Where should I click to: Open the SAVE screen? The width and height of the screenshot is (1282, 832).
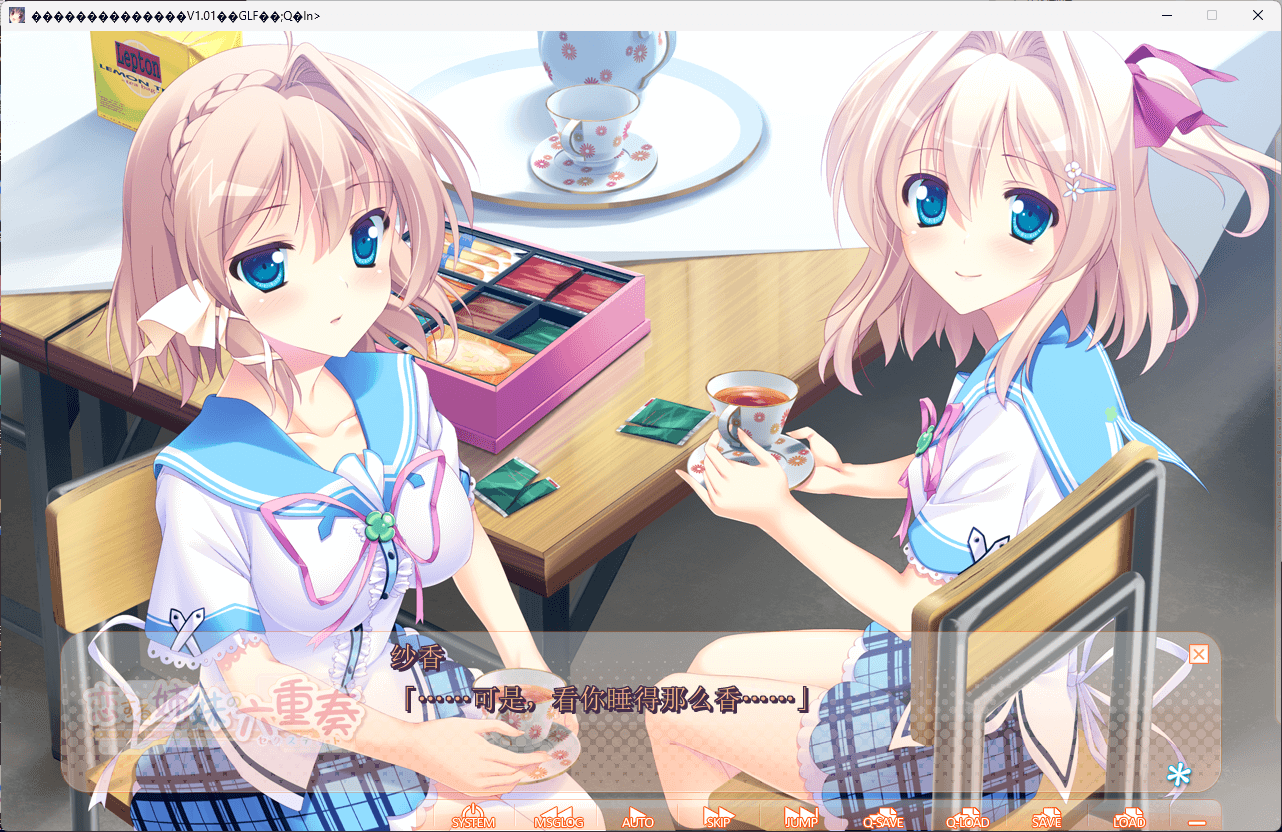[1046, 820]
